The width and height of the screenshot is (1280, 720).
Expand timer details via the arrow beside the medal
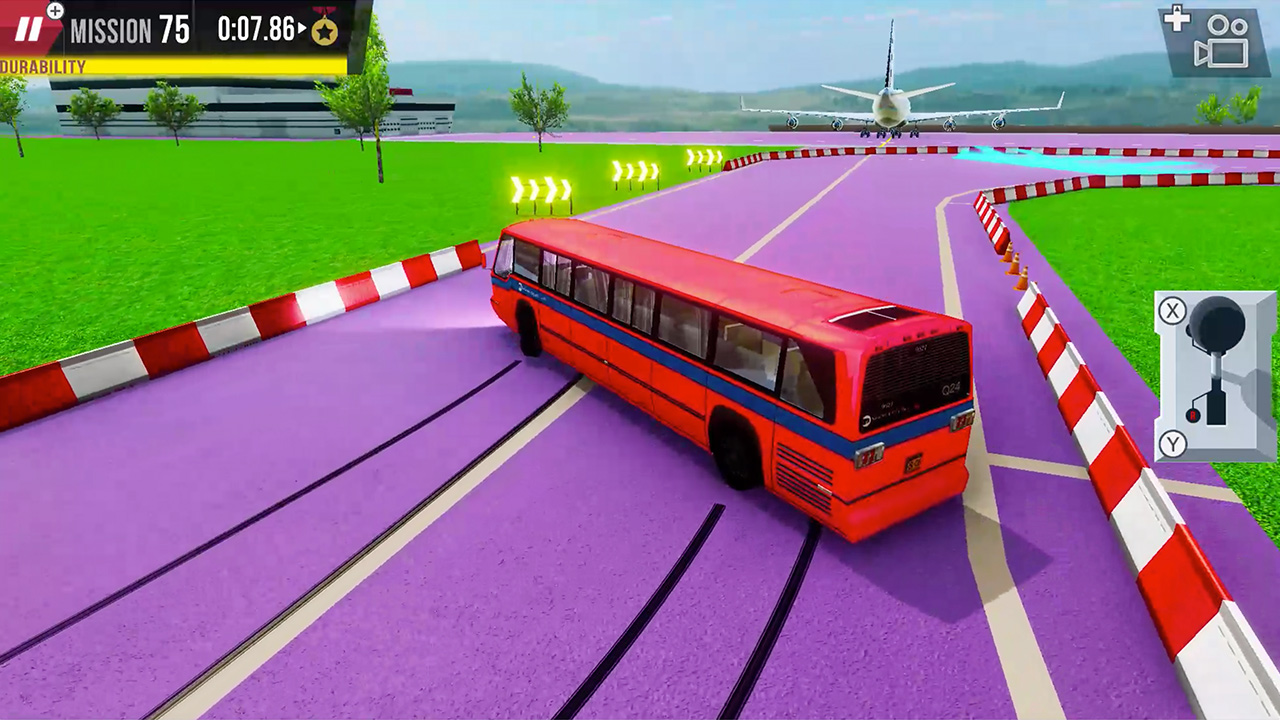(301, 29)
